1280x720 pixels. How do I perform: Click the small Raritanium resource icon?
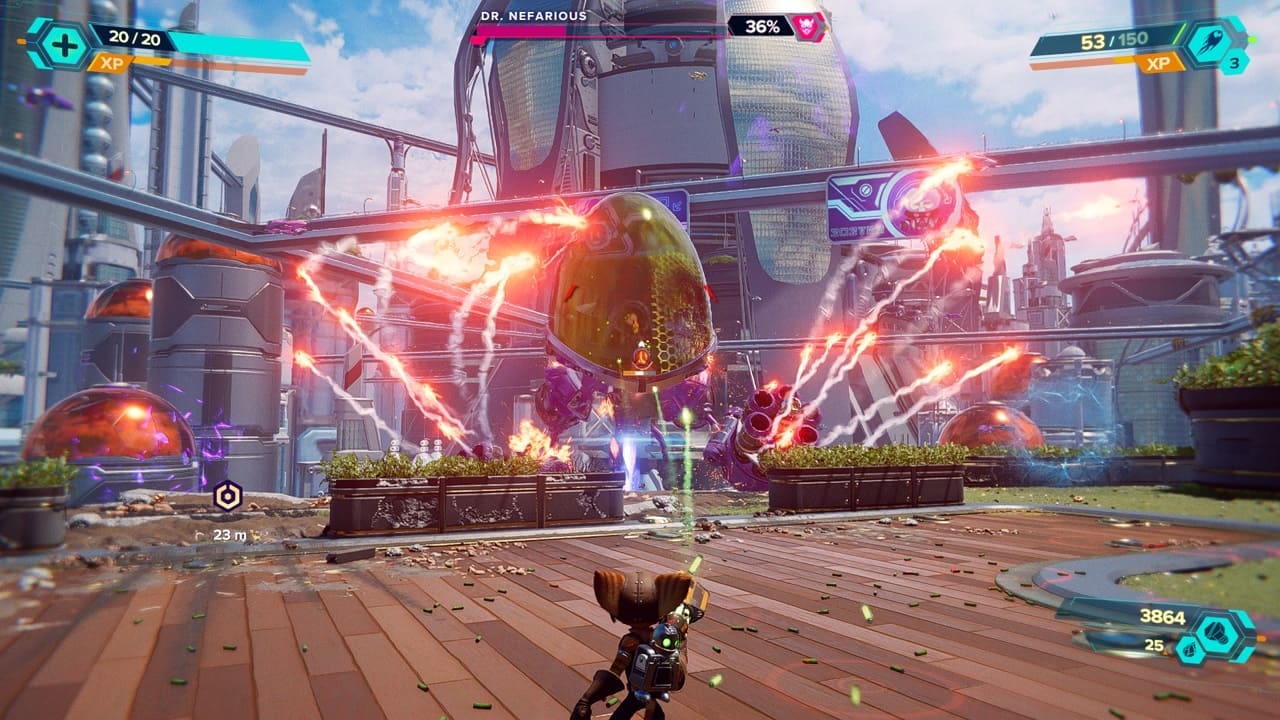tap(1187, 650)
